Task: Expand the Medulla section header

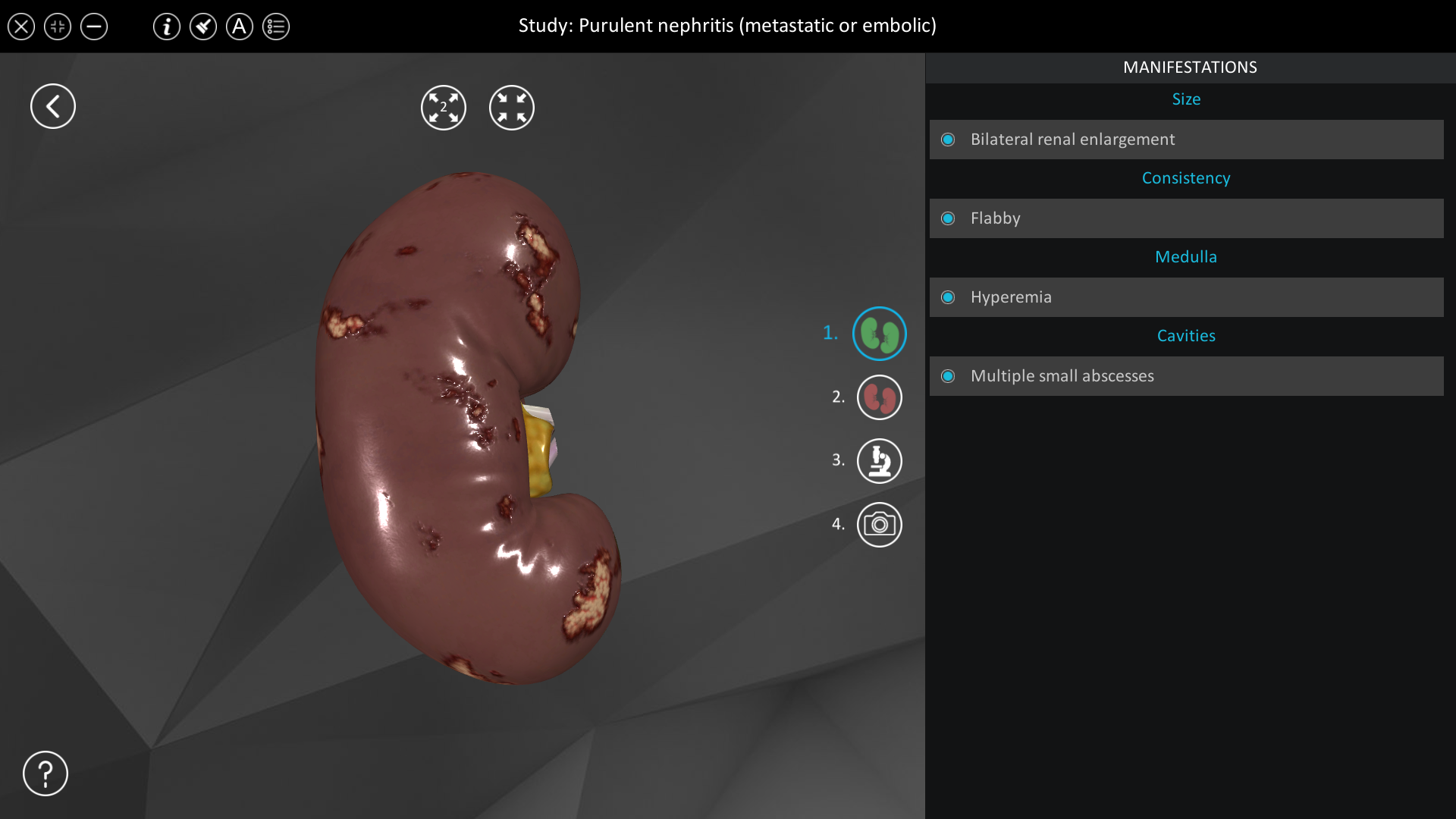Action: [1186, 256]
